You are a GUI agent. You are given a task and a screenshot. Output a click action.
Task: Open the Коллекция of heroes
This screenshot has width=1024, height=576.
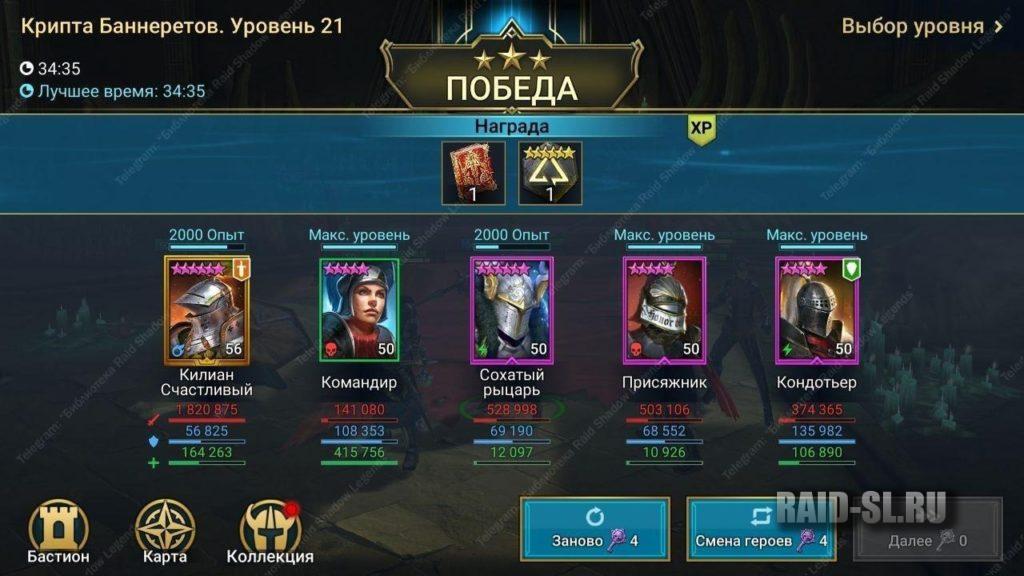pos(270,532)
